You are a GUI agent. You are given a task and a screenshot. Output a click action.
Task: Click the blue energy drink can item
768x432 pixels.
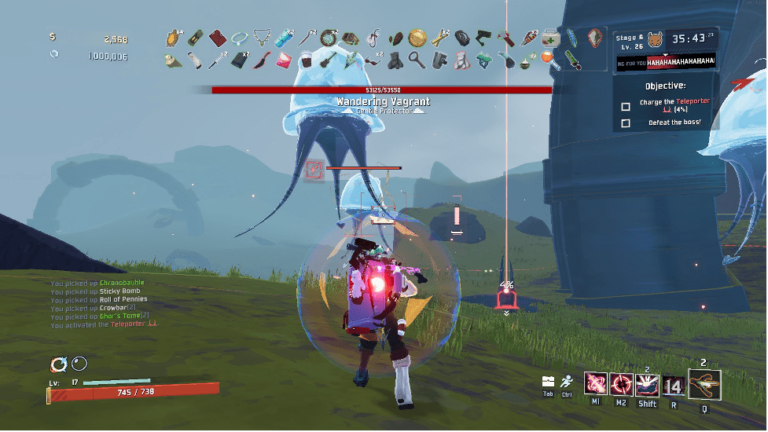point(285,38)
